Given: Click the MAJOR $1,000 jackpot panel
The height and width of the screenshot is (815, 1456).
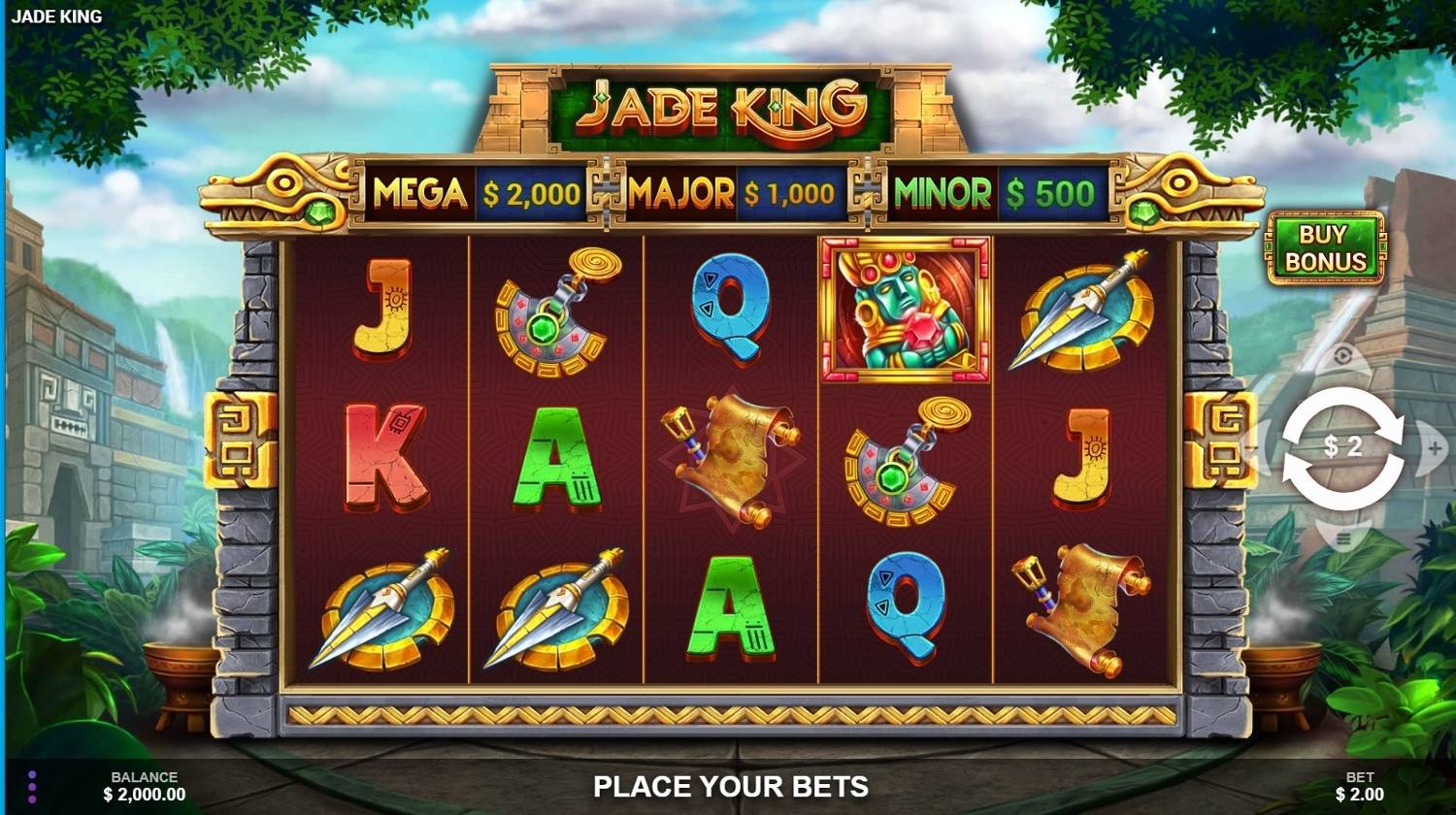Looking at the screenshot, I should (734, 192).
